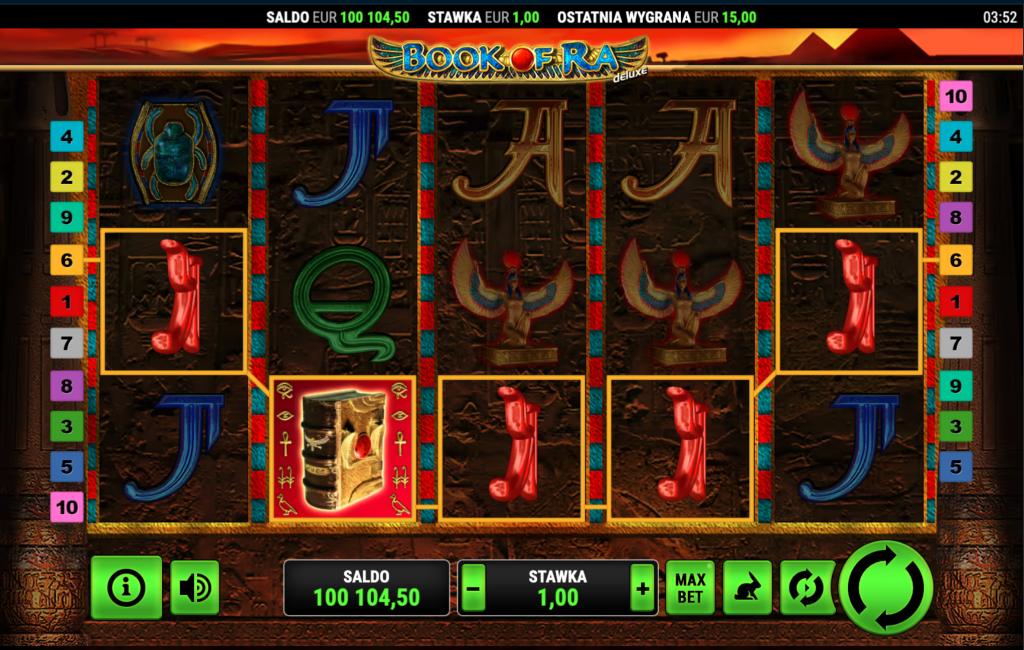
Task: Increase the stawka with the plus button
Action: (642, 589)
